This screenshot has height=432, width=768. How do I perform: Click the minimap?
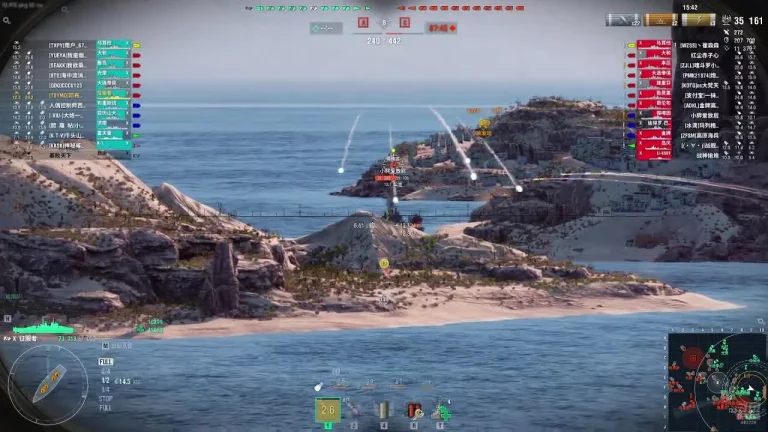717,381
